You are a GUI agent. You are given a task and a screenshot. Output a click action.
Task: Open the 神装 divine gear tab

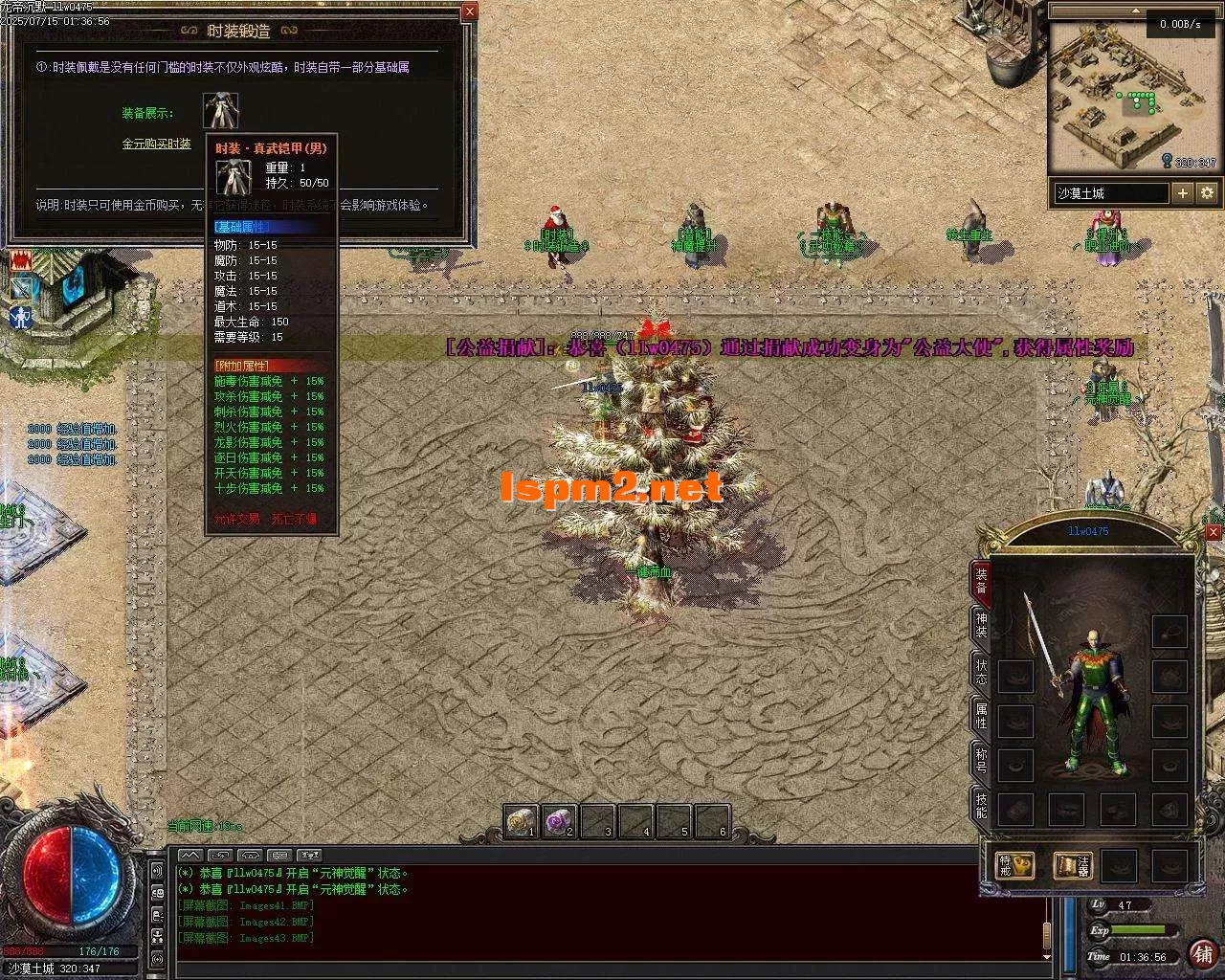(981, 625)
